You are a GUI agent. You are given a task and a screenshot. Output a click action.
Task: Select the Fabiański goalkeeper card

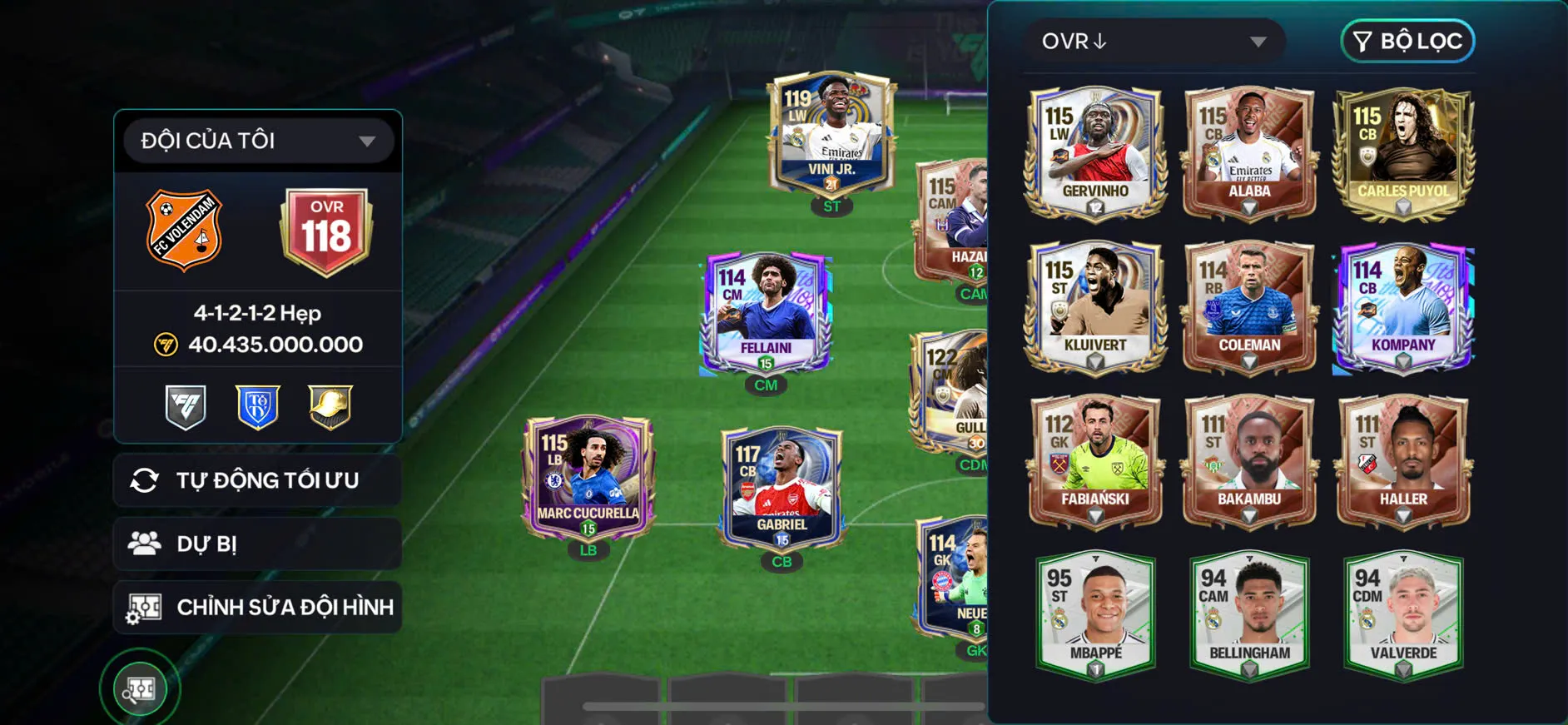click(x=1094, y=460)
